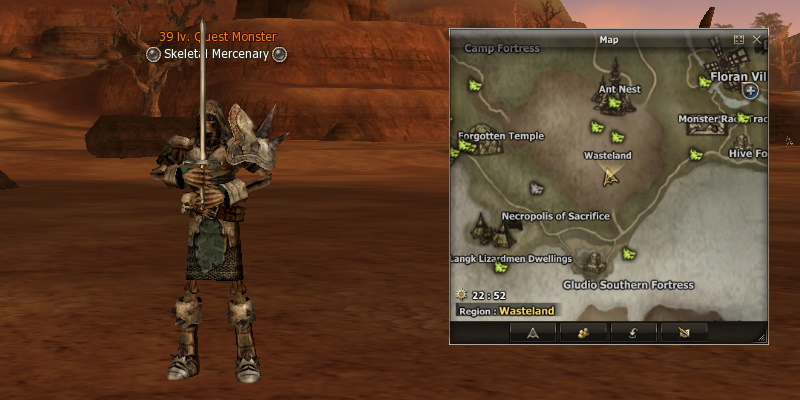The width and height of the screenshot is (800, 400).
Task: Click the Floran Village blue plus marker
Action: pos(751,91)
